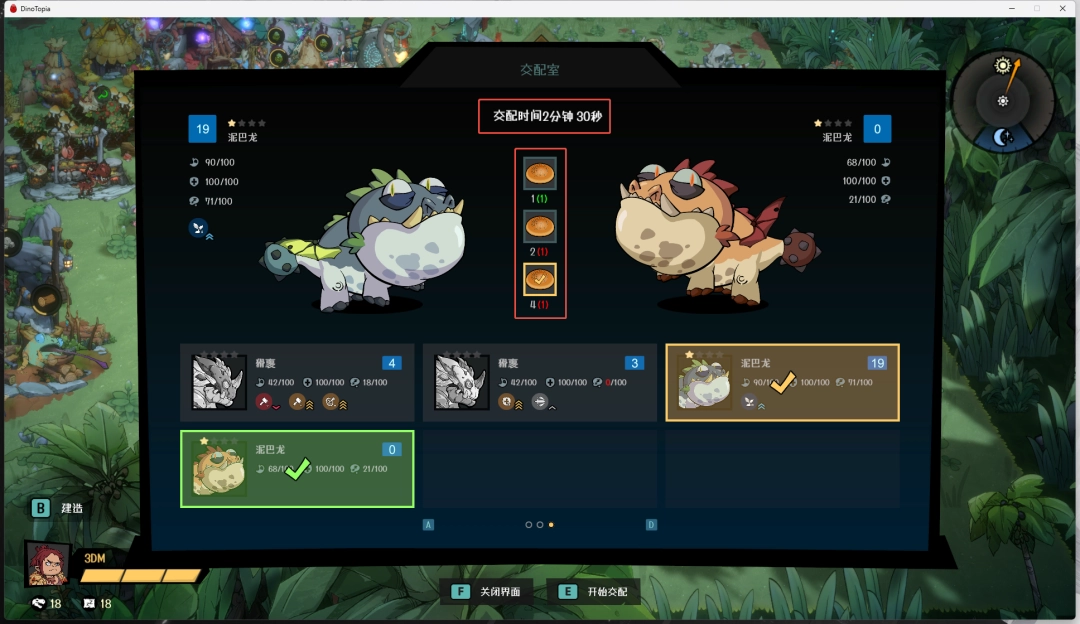Close the DinoTopia window
1080x624 pixels.
(1063, 8)
